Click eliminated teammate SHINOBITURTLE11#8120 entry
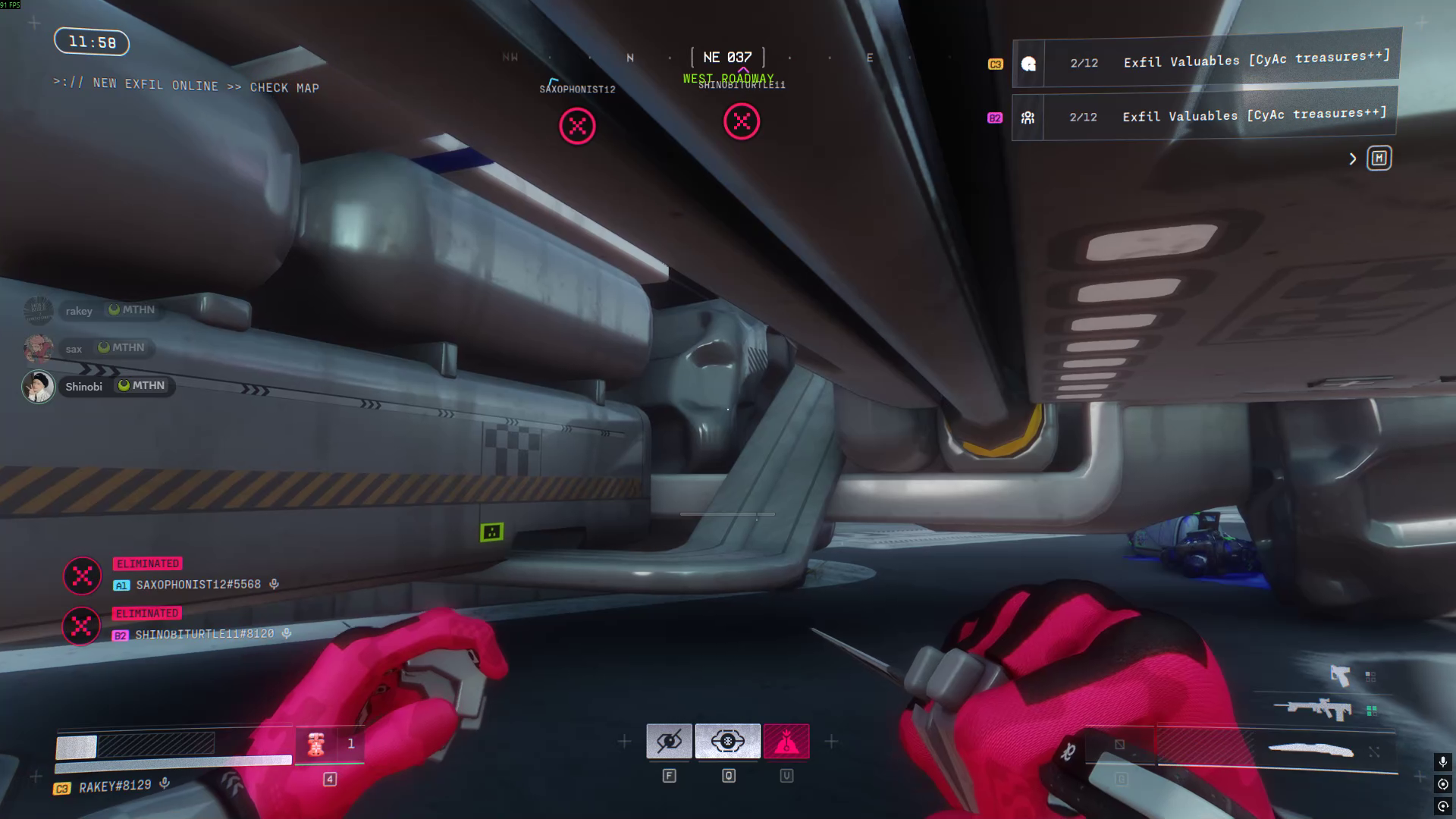This screenshot has height=819, width=1456. pos(203,634)
